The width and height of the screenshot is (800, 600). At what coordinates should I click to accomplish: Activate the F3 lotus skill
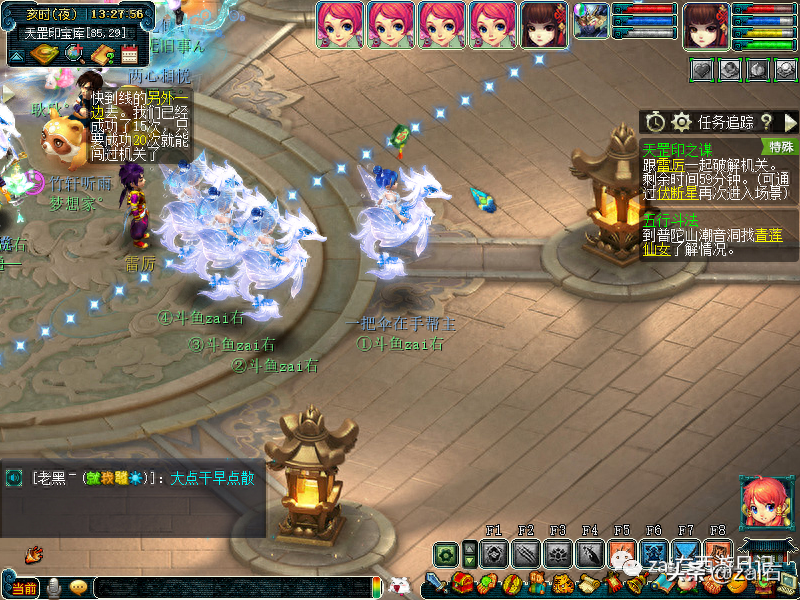point(558,553)
